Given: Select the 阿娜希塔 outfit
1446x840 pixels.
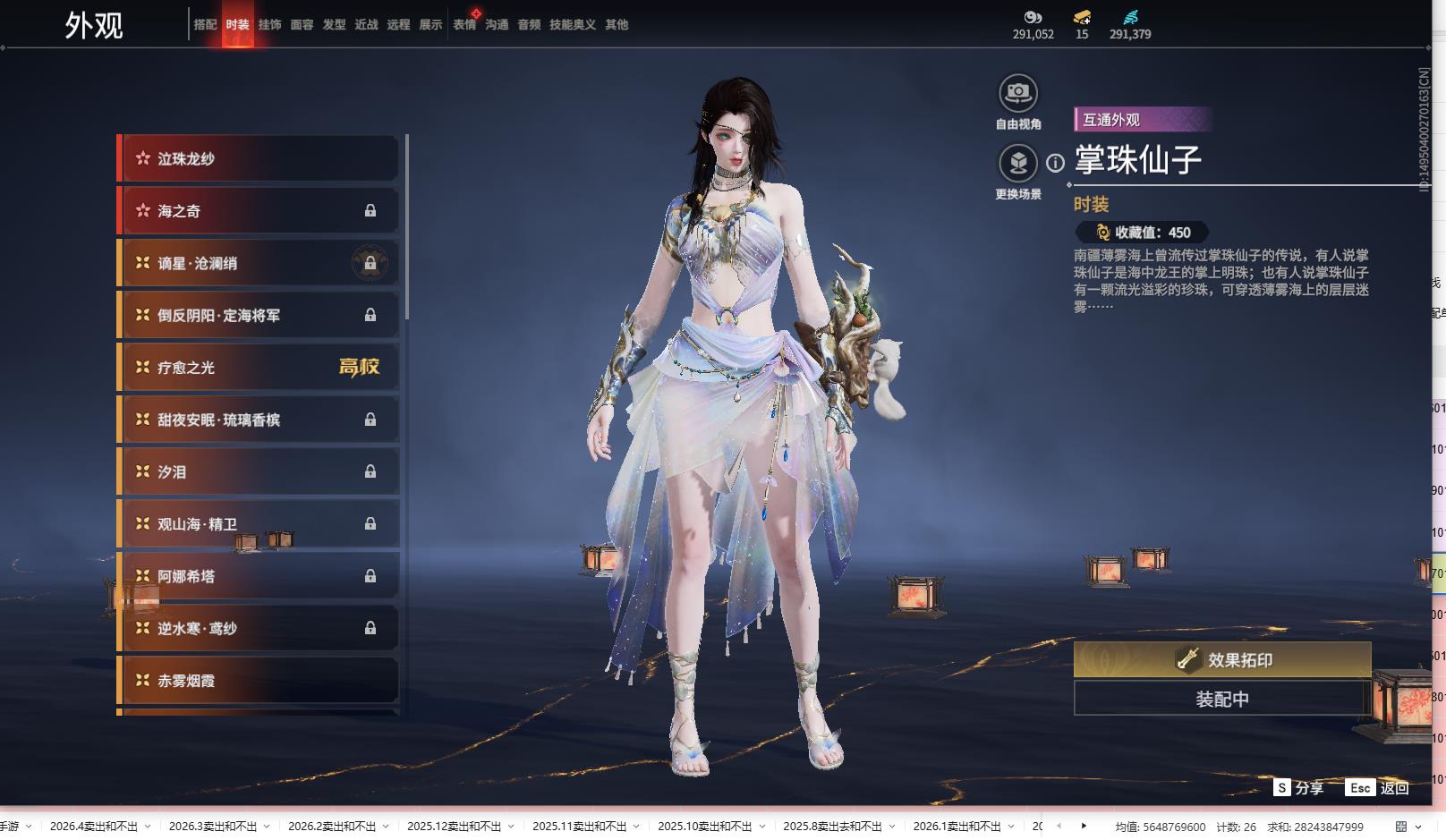Looking at the screenshot, I should point(259,577).
